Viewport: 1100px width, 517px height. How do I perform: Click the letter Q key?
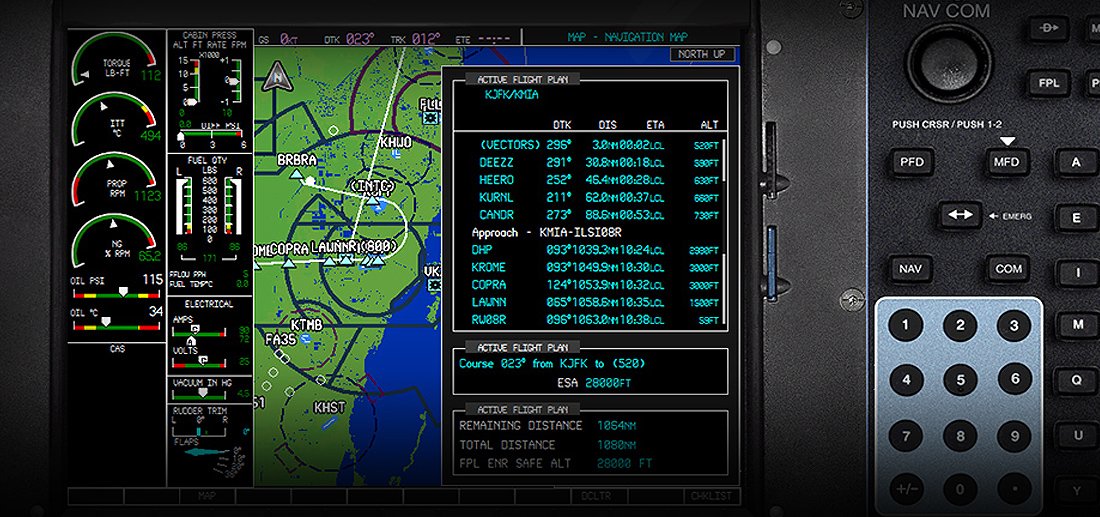[1078, 380]
